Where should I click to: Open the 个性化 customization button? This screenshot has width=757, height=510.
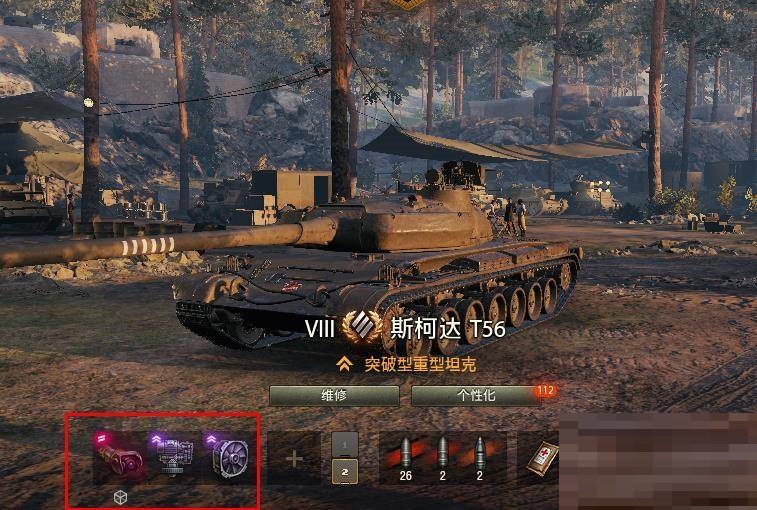coord(476,395)
